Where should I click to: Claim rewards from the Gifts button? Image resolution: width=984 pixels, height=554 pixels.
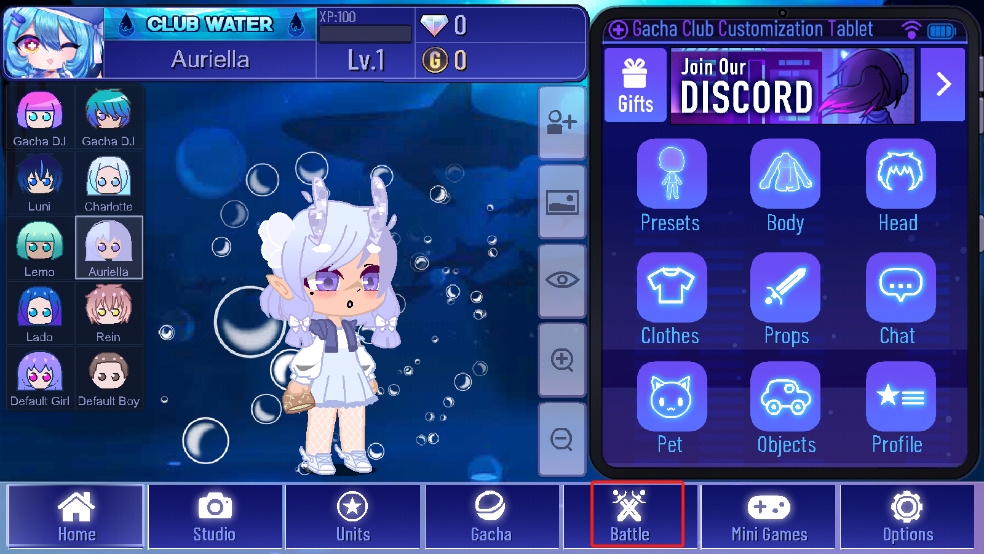click(x=635, y=84)
